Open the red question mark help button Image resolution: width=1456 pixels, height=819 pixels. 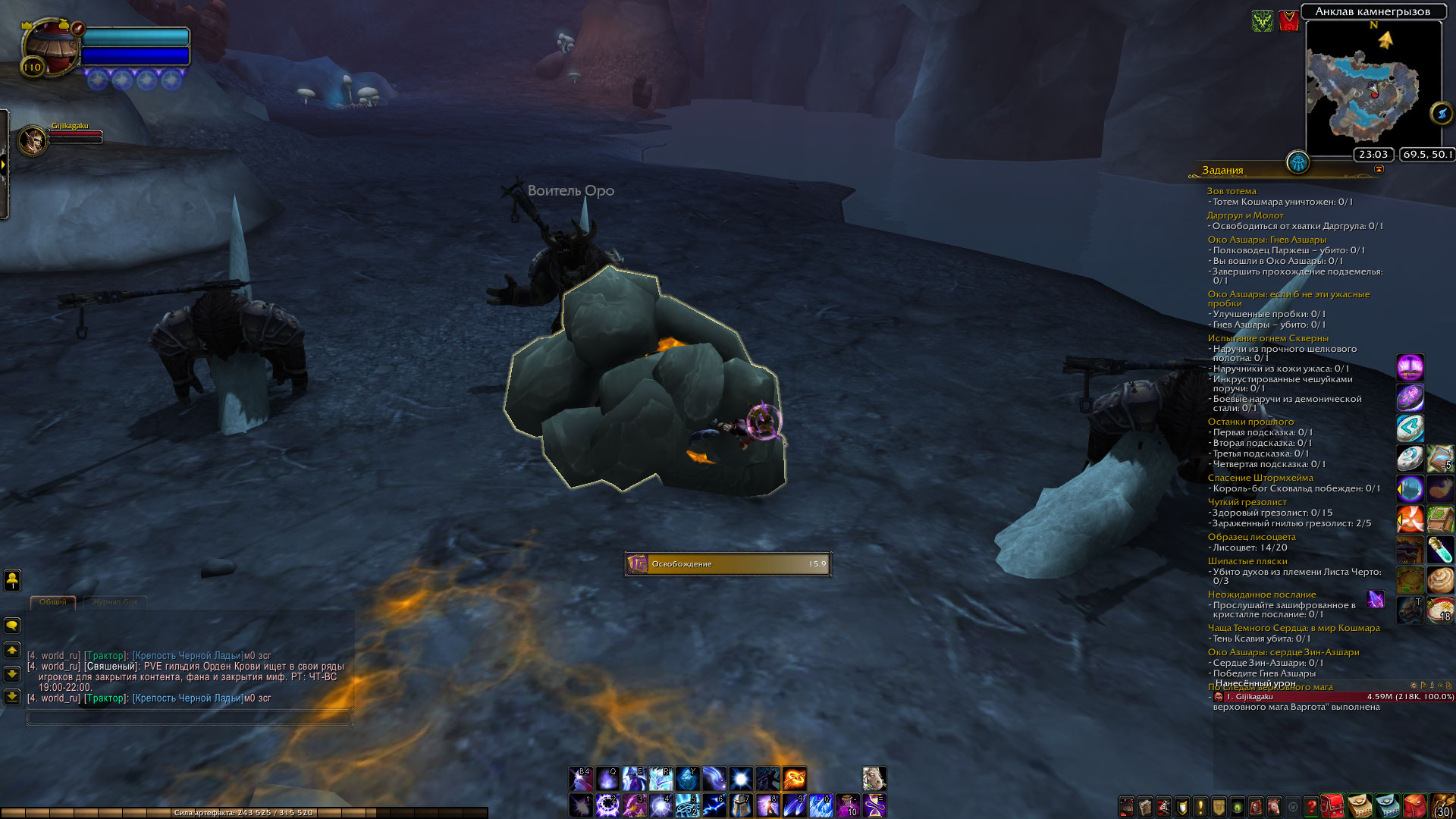1310,807
